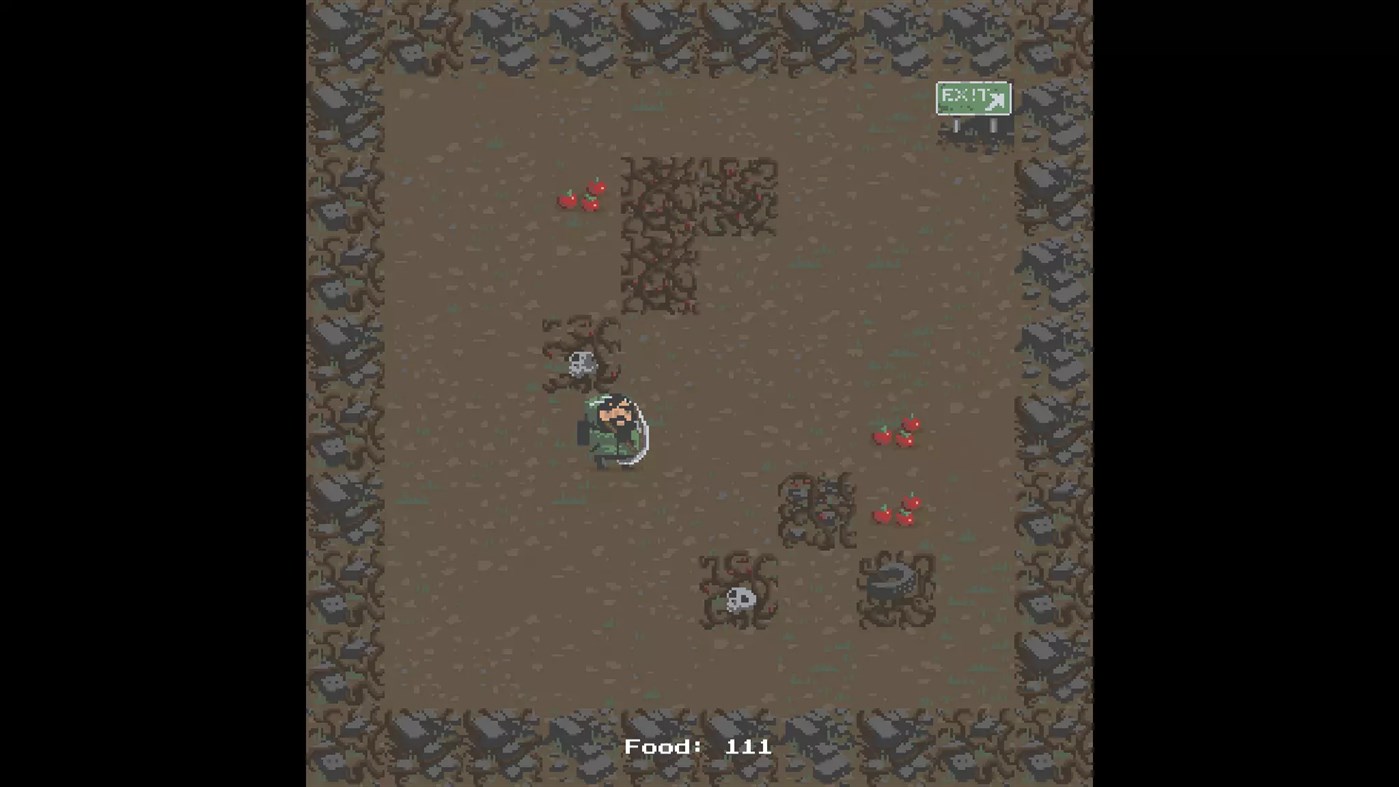Select the zombie heads in the bramble patch
This screenshot has height=787, width=1399.
click(x=817, y=508)
